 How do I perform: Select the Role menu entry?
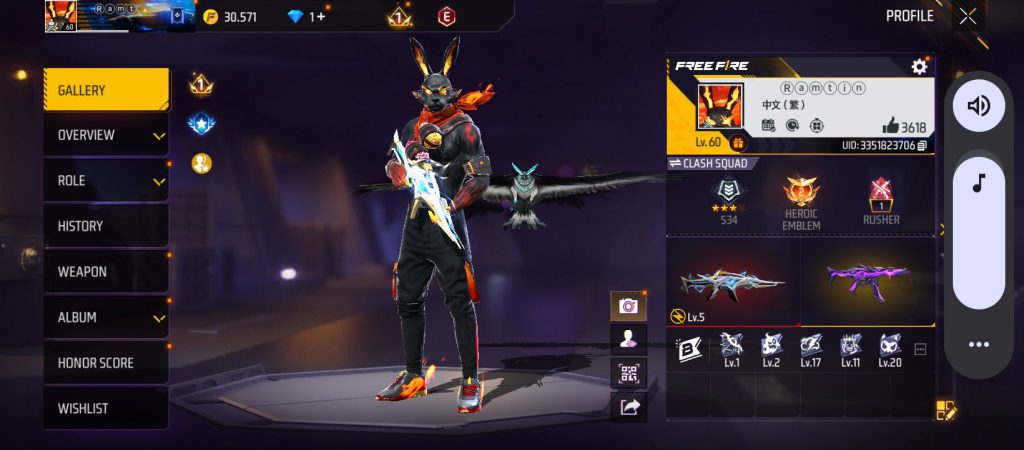(105, 181)
